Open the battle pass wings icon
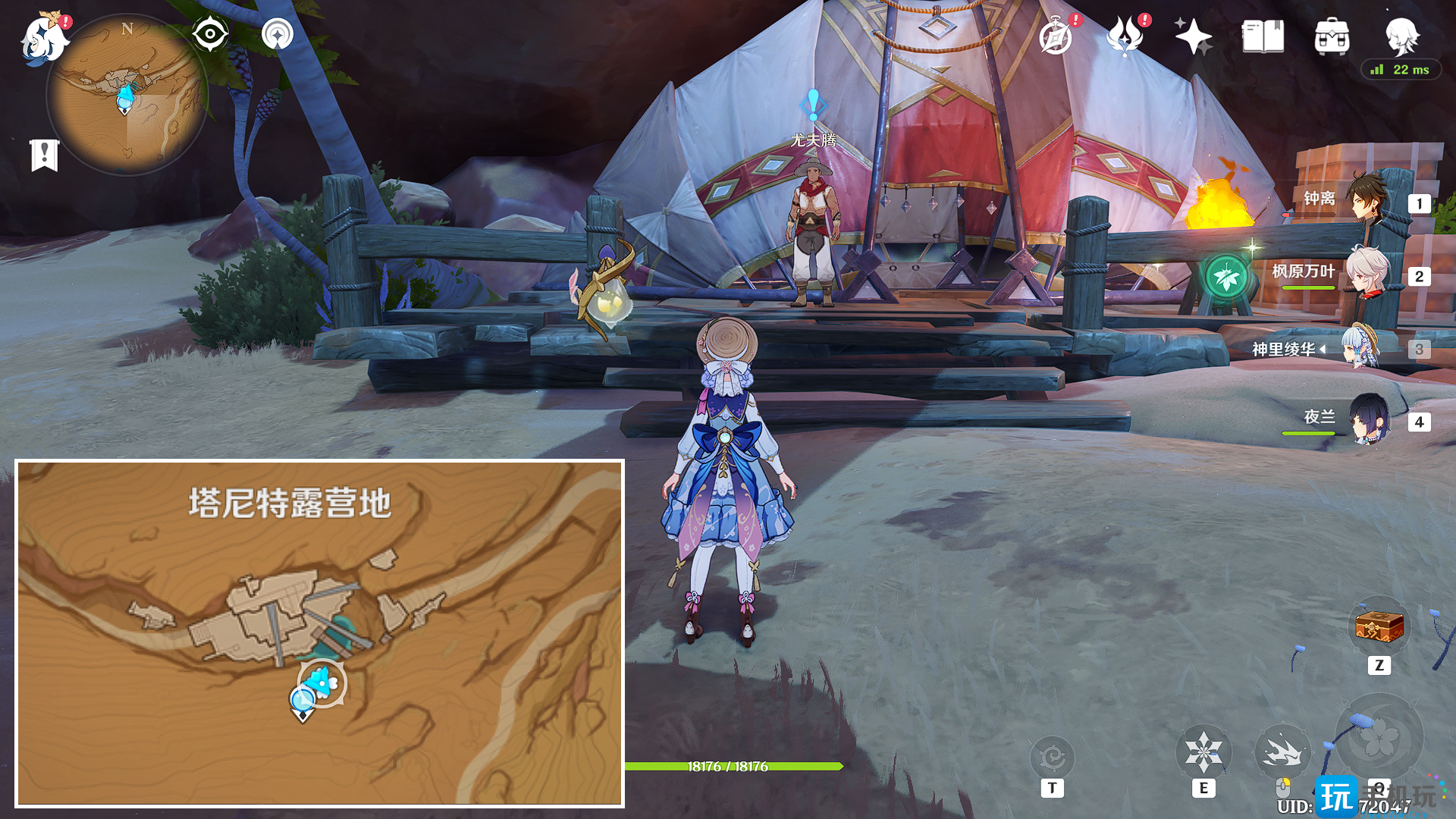1456x819 pixels. point(1125,36)
